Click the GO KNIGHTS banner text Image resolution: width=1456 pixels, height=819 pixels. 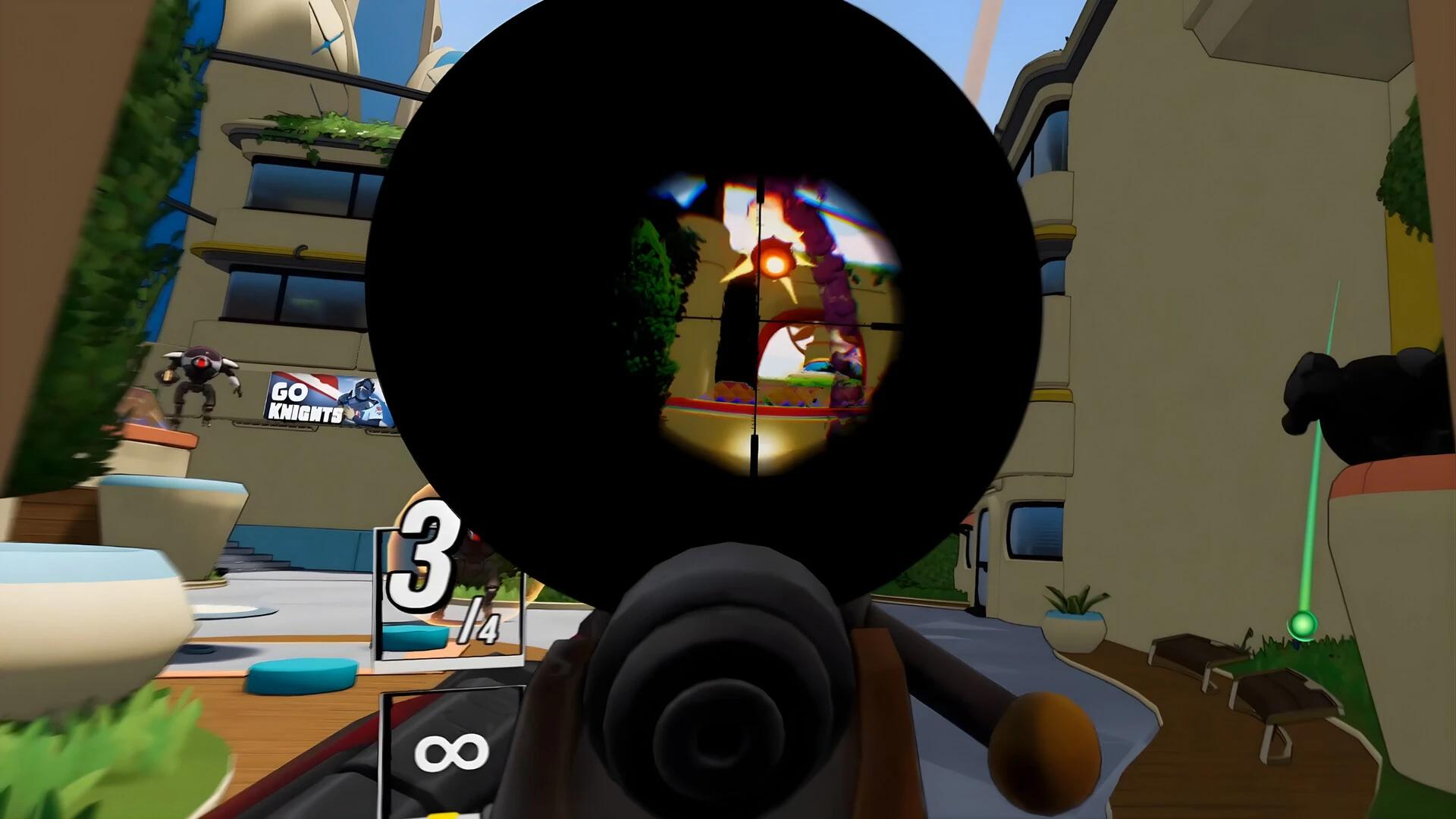click(303, 402)
